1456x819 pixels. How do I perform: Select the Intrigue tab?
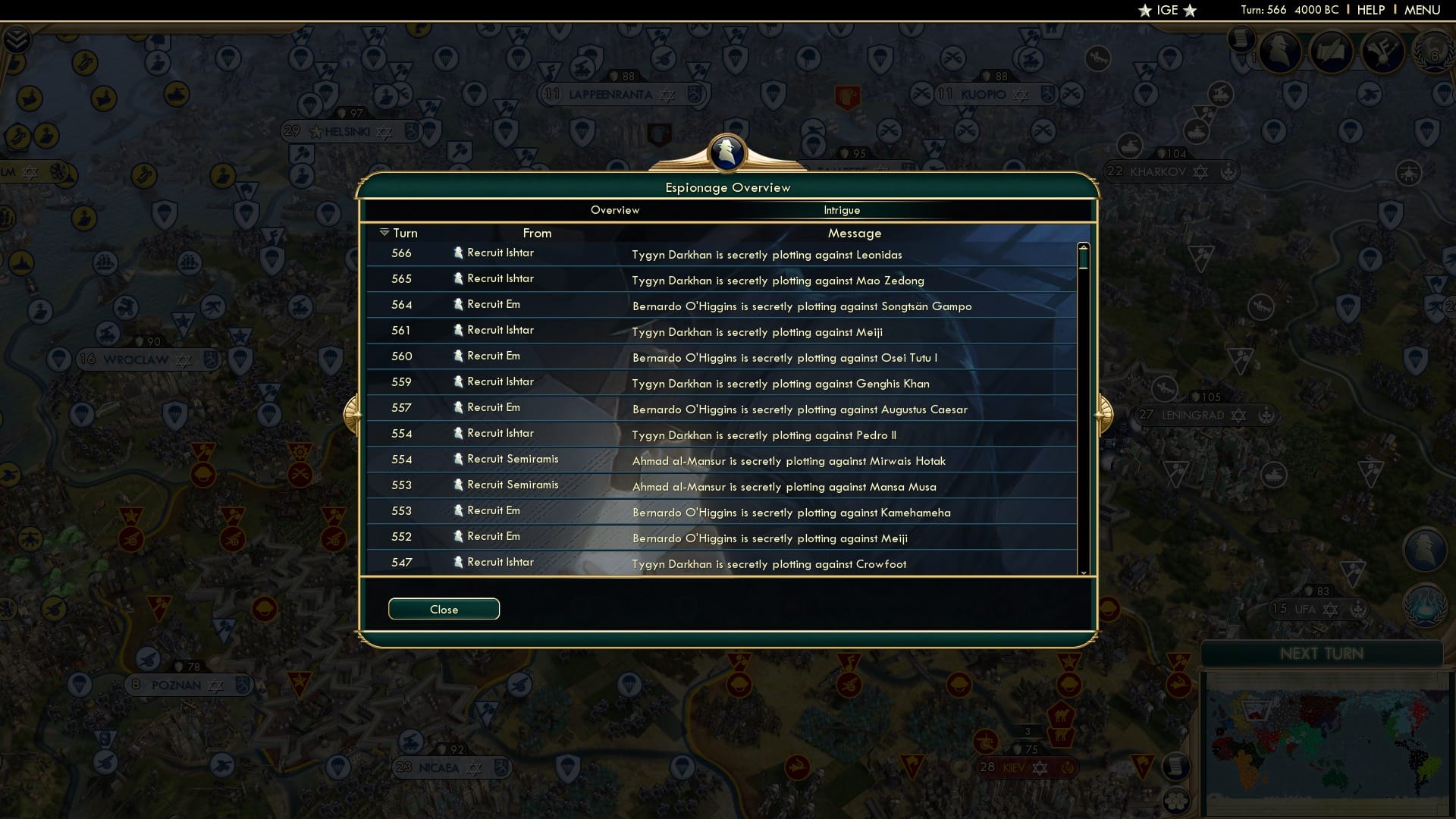[843, 210]
